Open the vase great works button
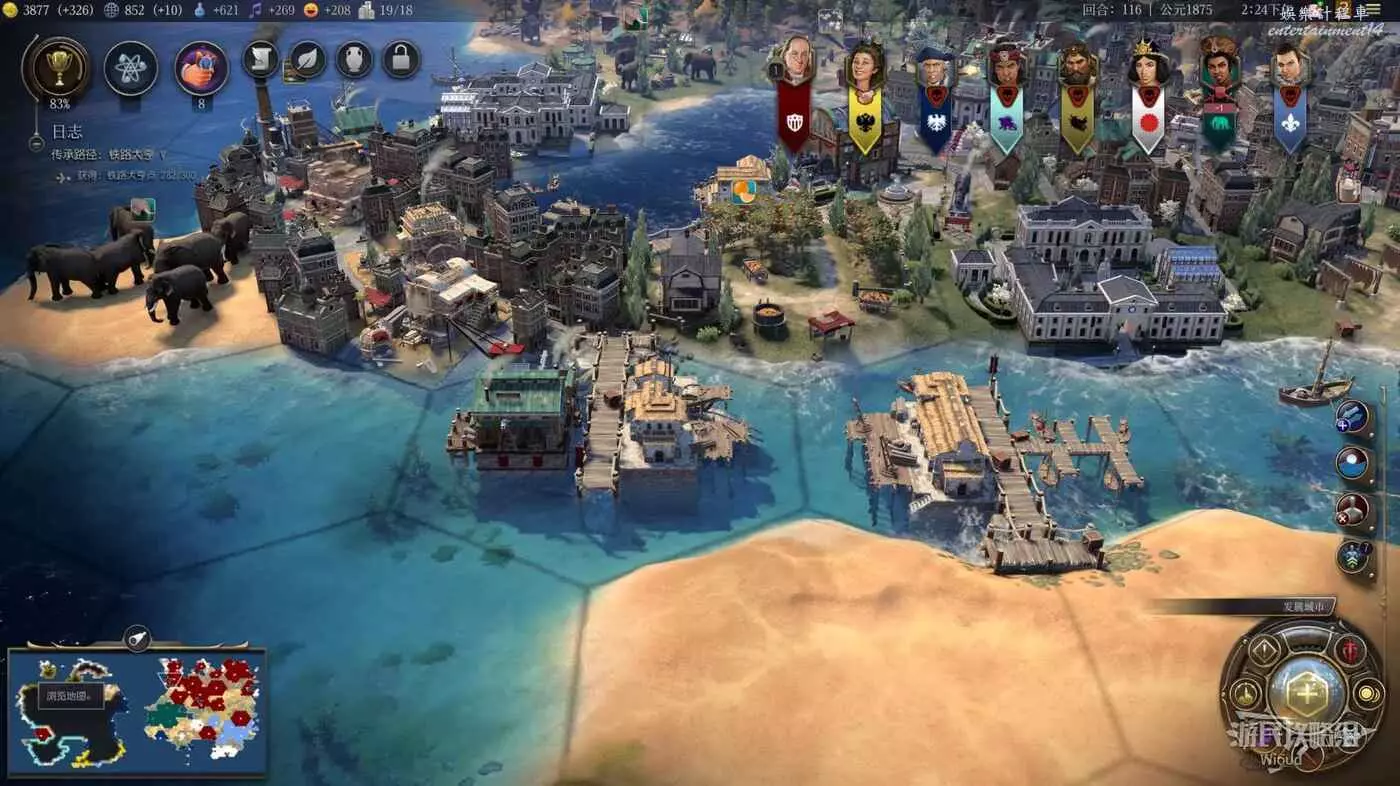Image resolution: width=1400 pixels, height=786 pixels. (354, 60)
